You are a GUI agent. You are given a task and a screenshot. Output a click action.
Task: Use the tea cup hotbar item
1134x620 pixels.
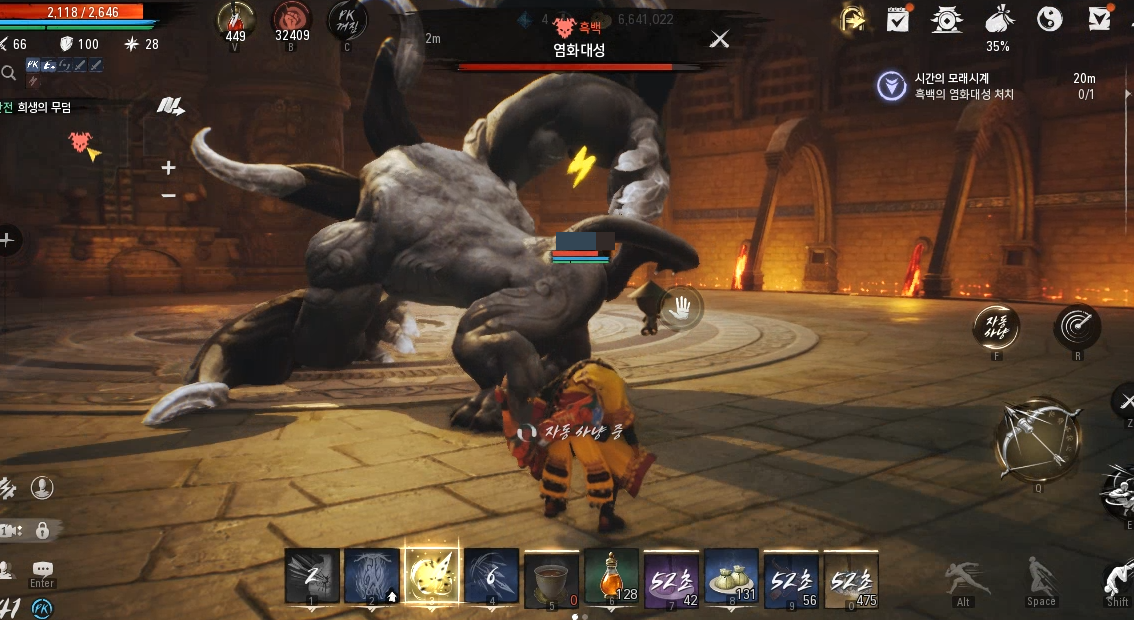(x=551, y=576)
